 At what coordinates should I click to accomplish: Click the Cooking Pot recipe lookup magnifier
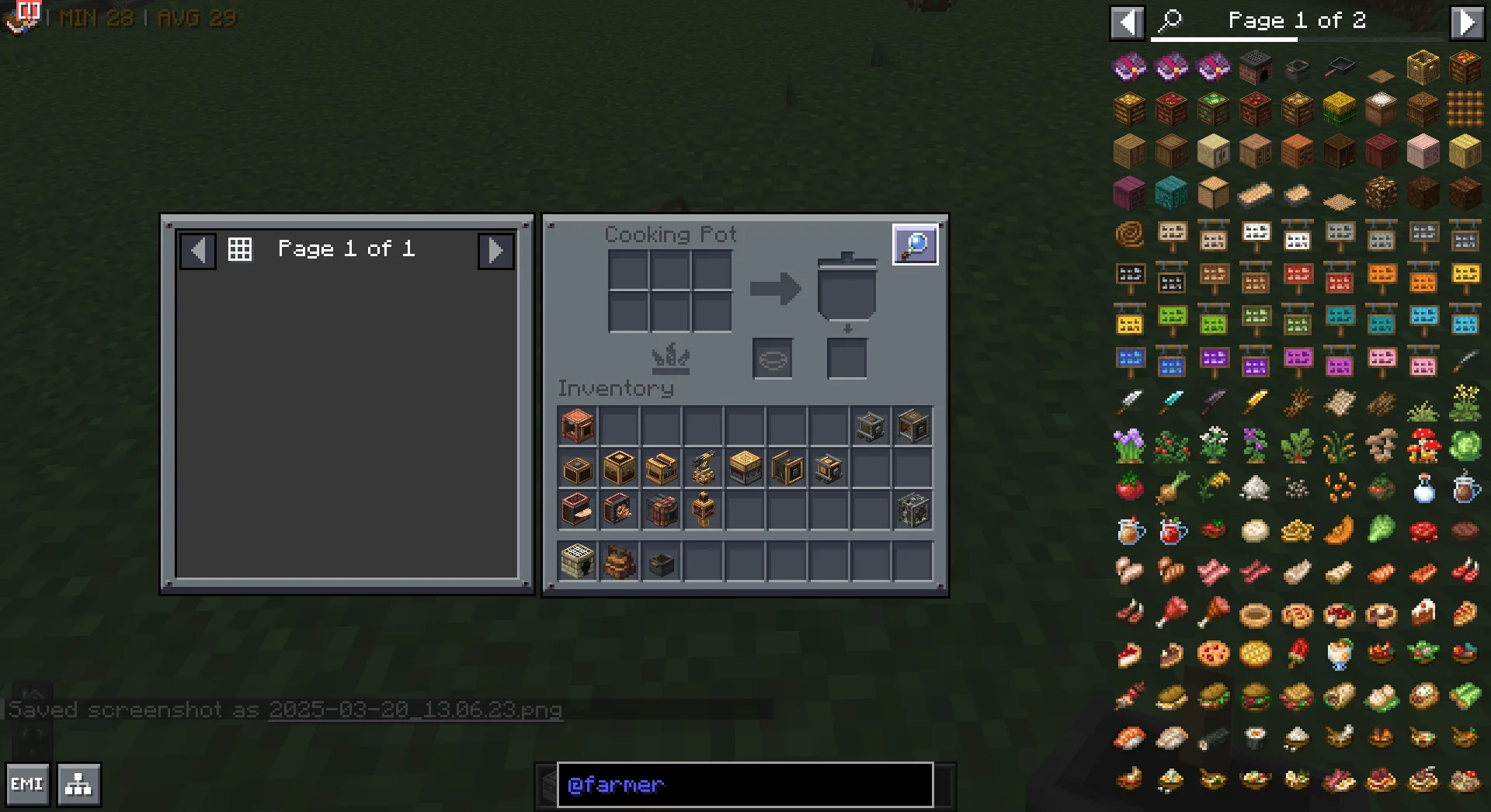(x=915, y=245)
